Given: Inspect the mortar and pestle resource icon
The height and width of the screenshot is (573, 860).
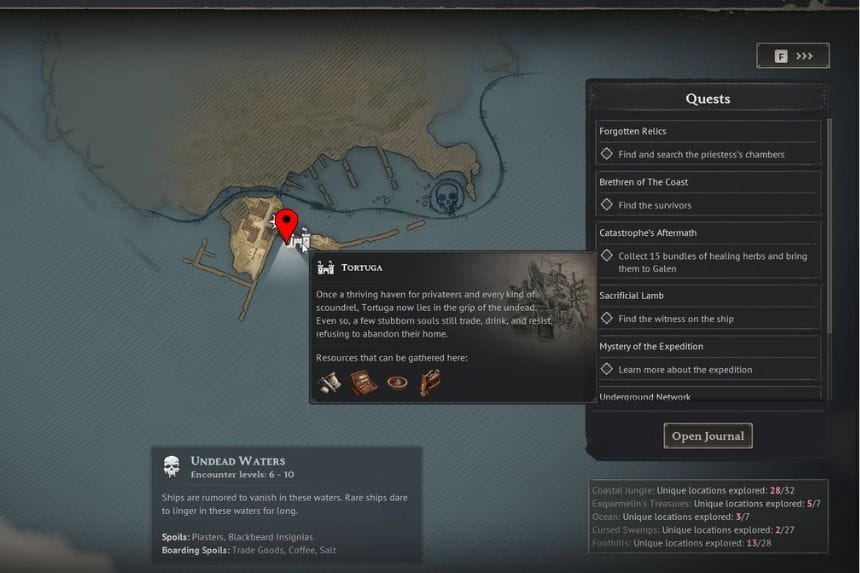Looking at the screenshot, I should (328, 382).
